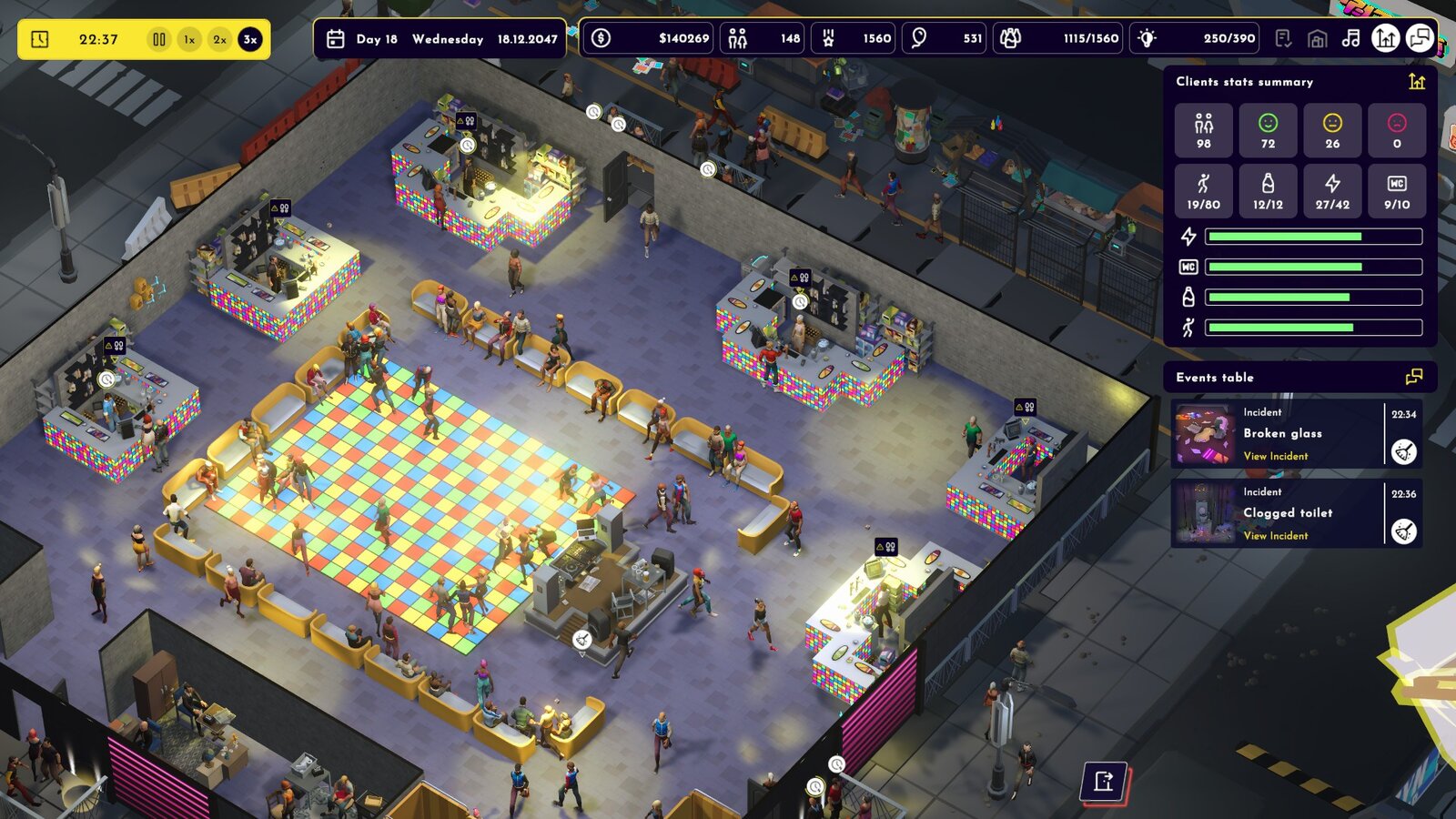The width and height of the screenshot is (1456, 819).
Task: Open the warehouse storage icon
Action: click(1317, 38)
